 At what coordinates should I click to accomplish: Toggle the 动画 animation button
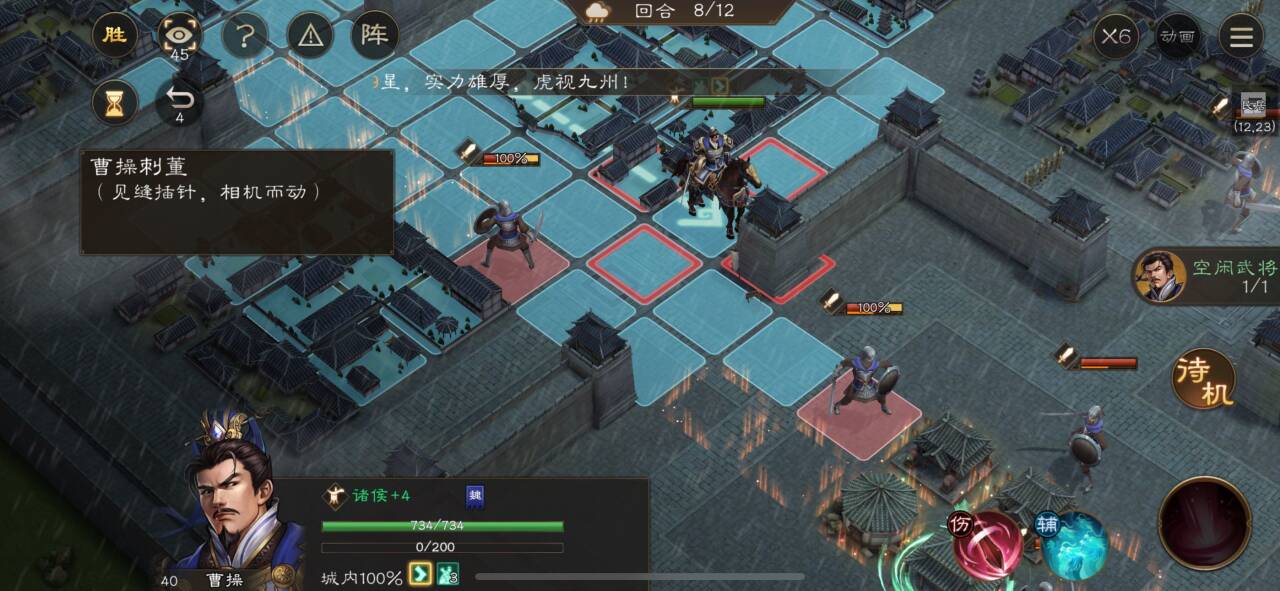[x=1177, y=37]
